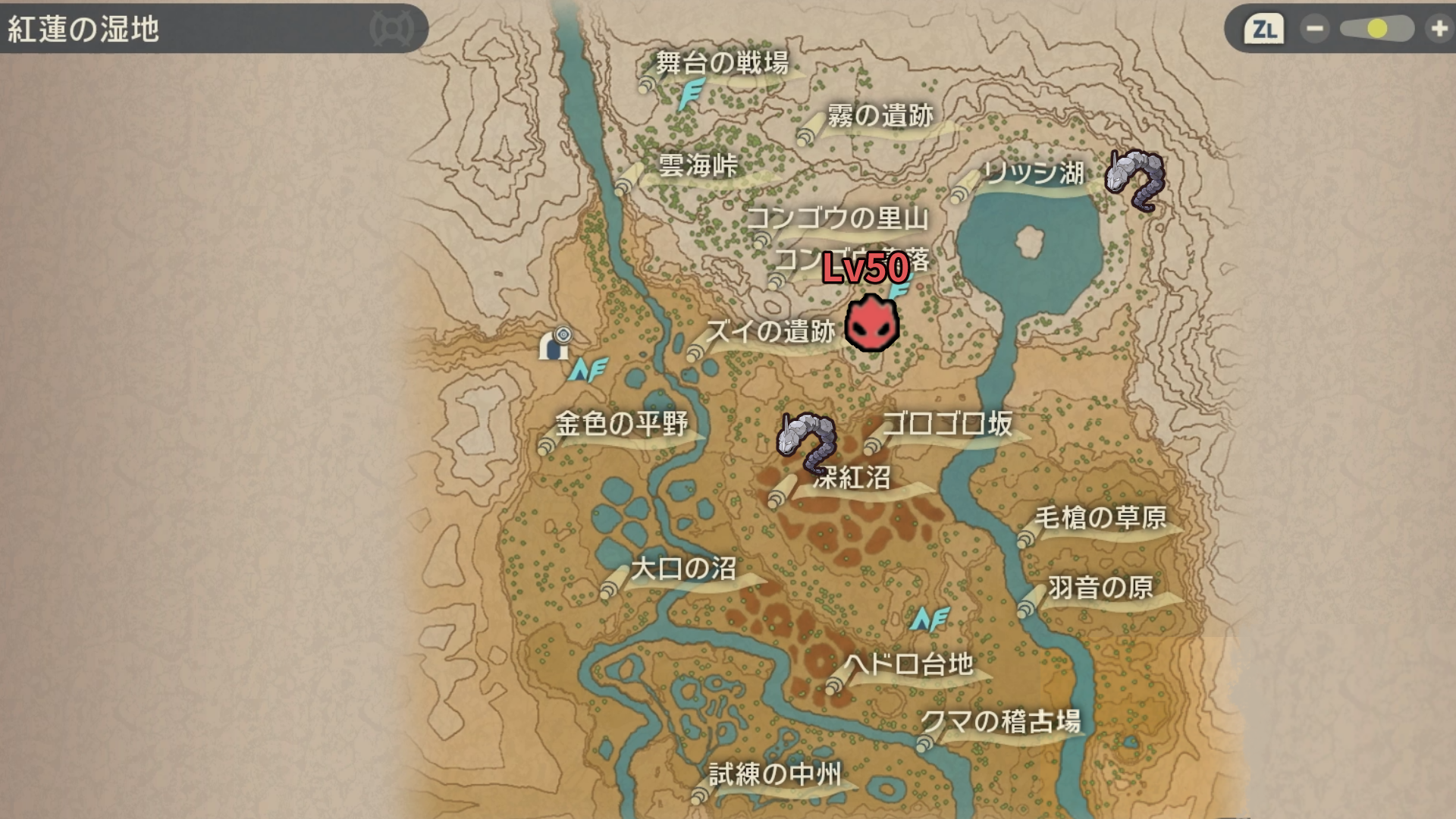Zoom out with the minus button
1456x819 pixels.
pos(1314,29)
